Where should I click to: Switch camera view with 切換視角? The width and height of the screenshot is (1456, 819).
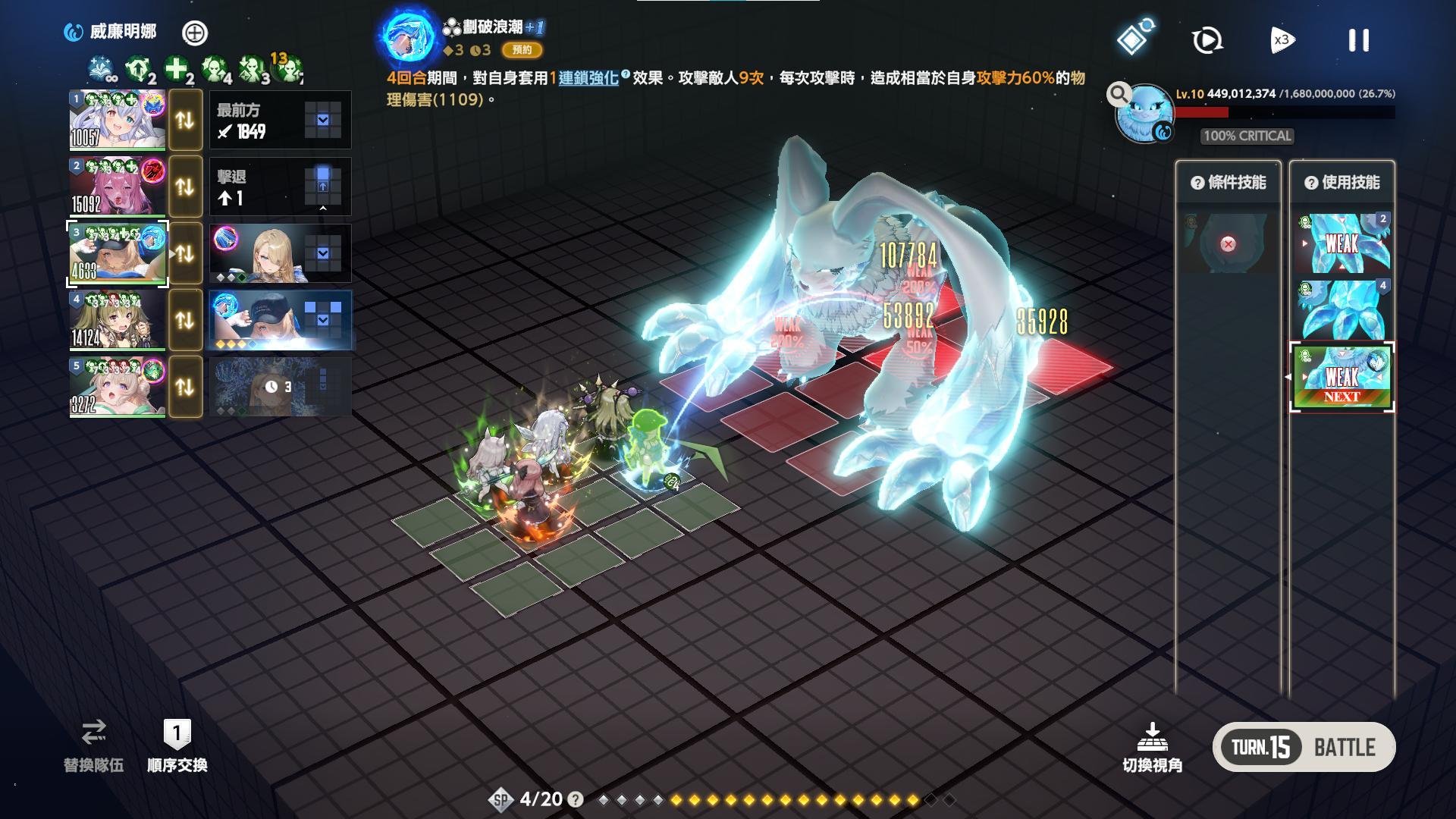click(x=1152, y=747)
